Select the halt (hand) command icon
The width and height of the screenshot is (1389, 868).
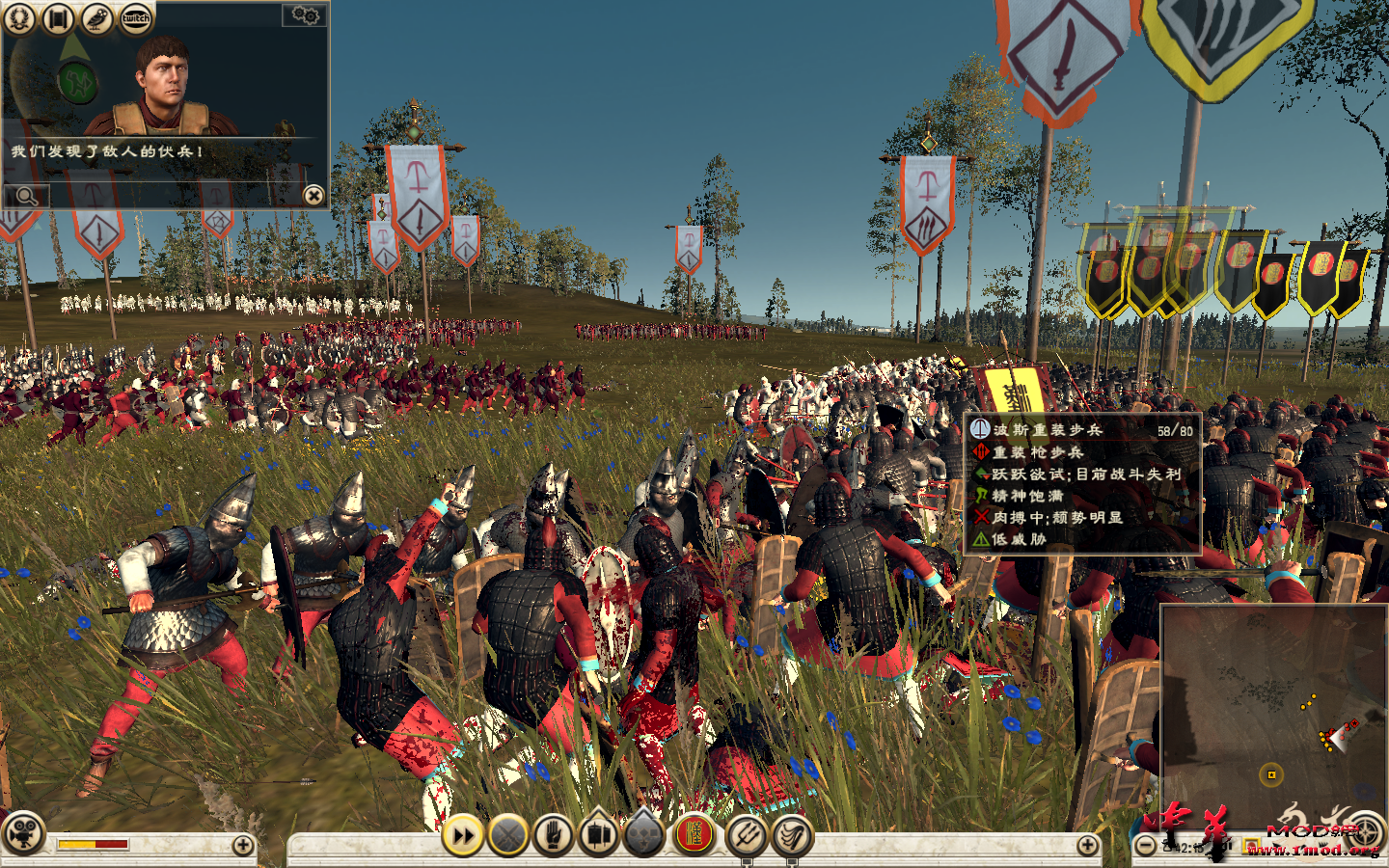pyautogui.click(x=552, y=835)
